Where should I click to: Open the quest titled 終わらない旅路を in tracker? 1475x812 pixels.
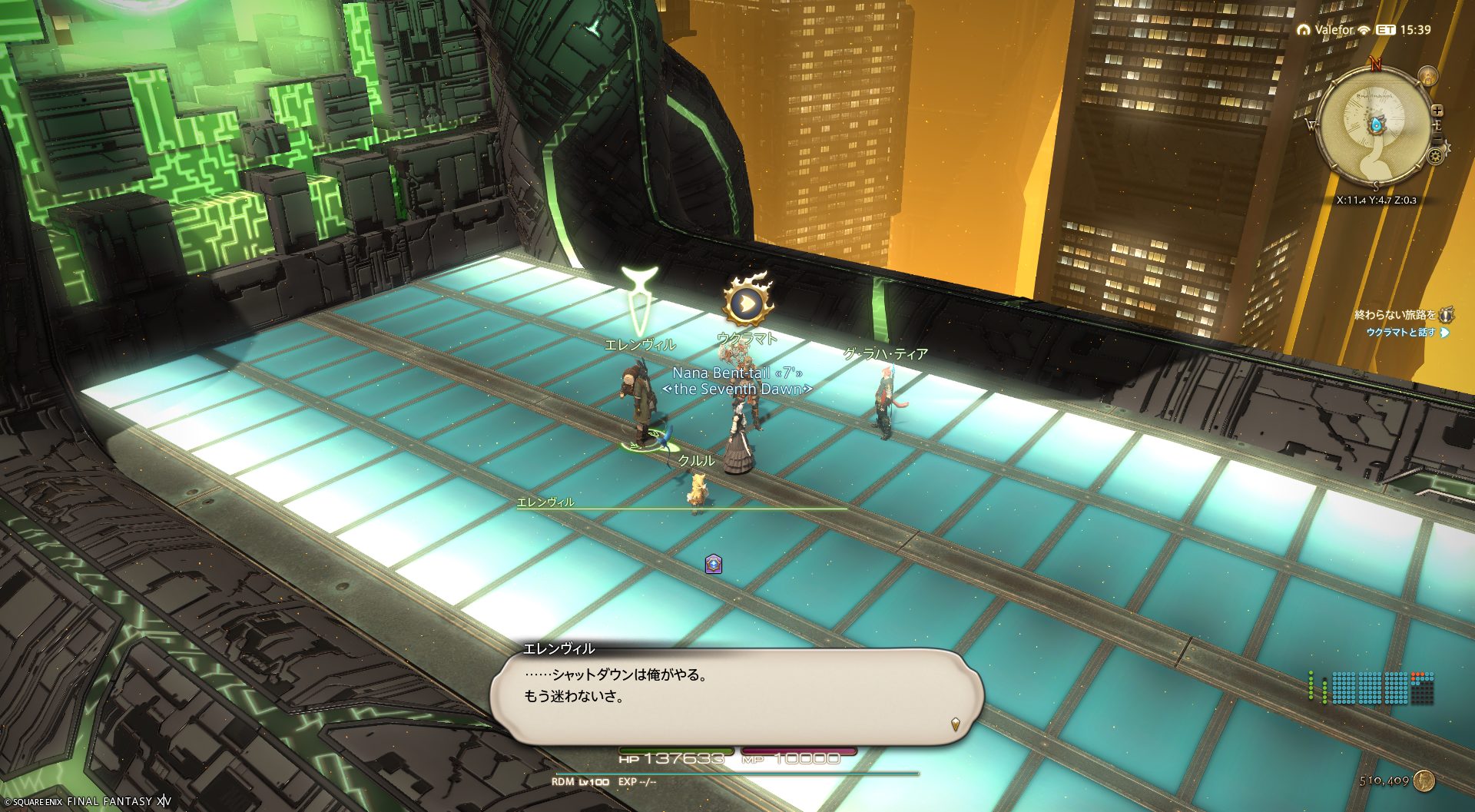point(1394,315)
